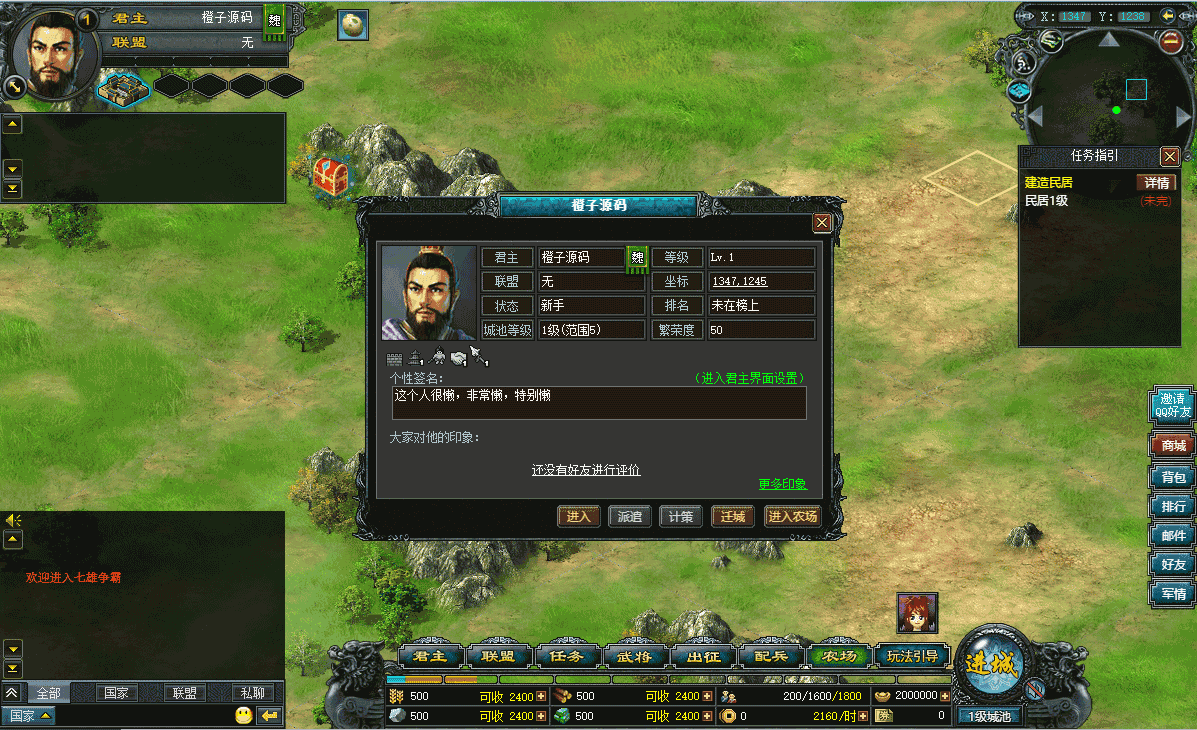Close the 任务指引 quest panel

click(1169, 156)
